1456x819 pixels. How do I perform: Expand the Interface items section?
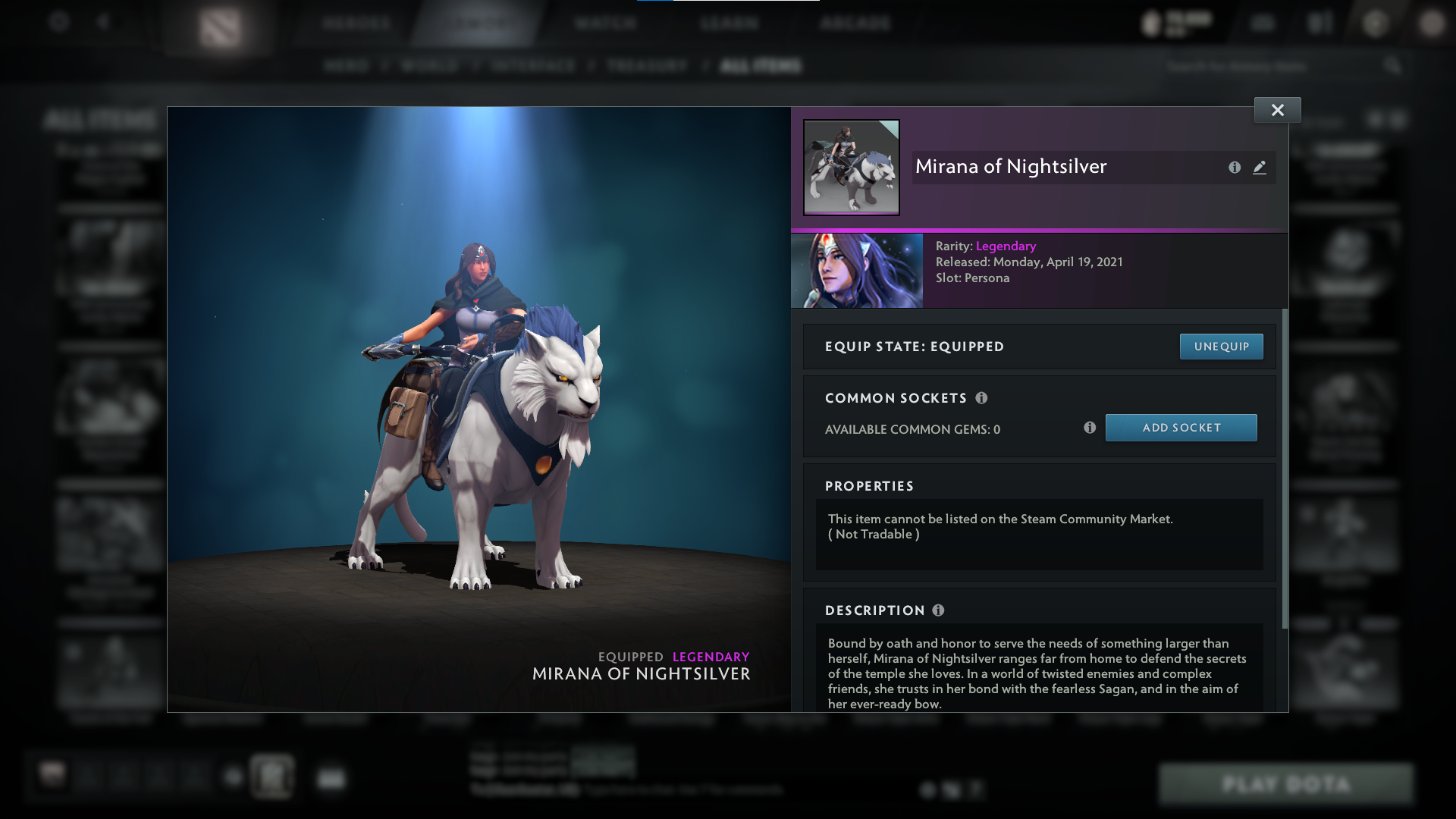point(534,66)
